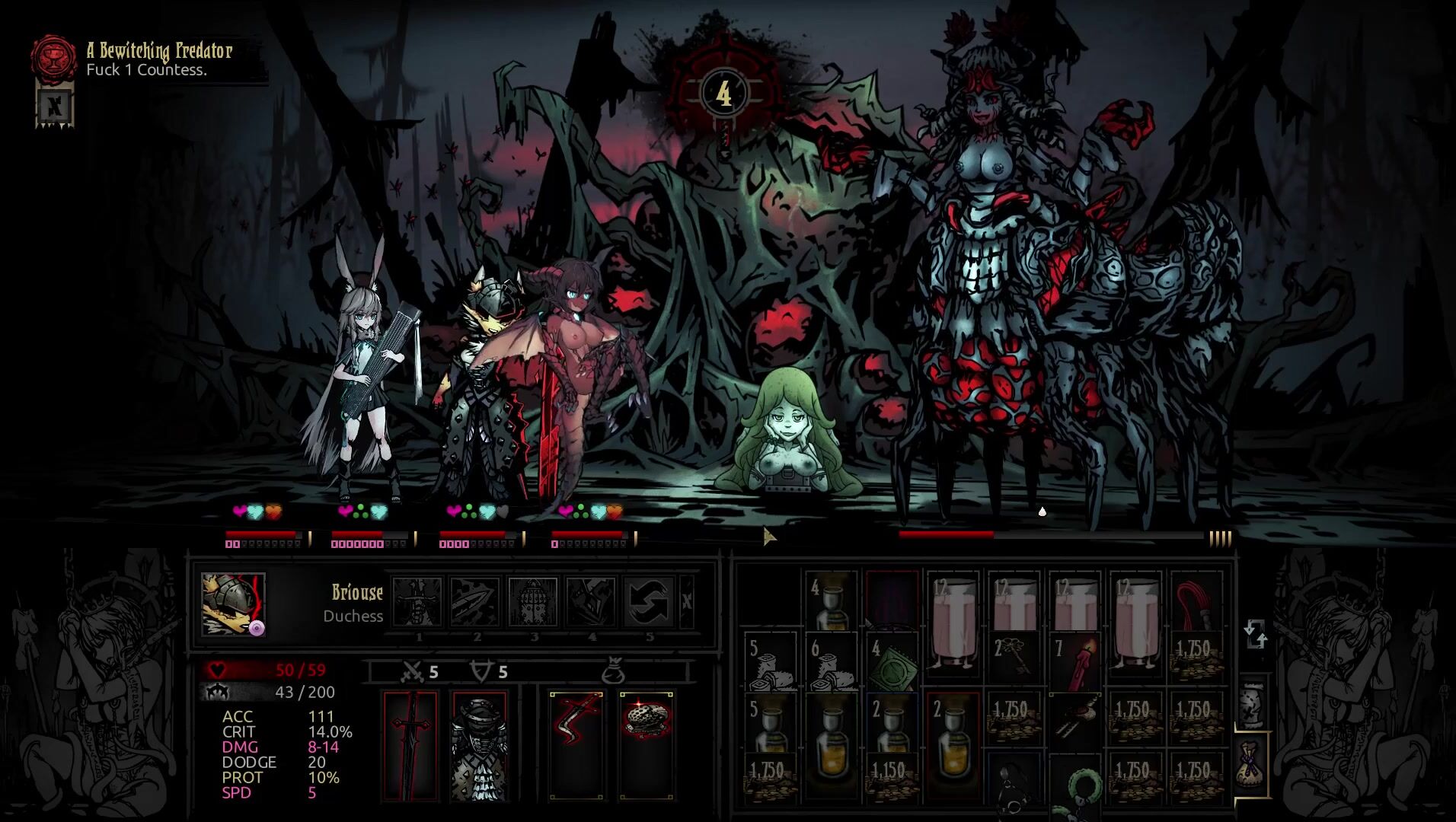Click the inventory swap arrows button

1254,634
